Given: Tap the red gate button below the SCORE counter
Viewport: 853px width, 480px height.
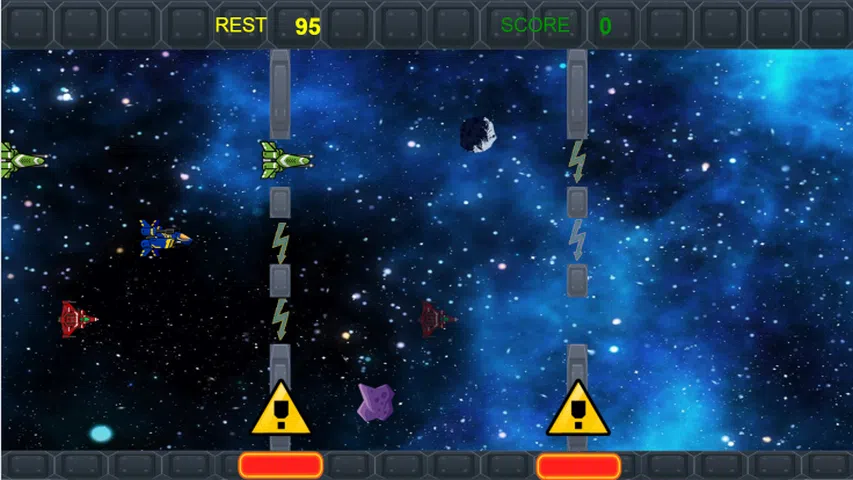Looking at the screenshot, I should (578, 466).
